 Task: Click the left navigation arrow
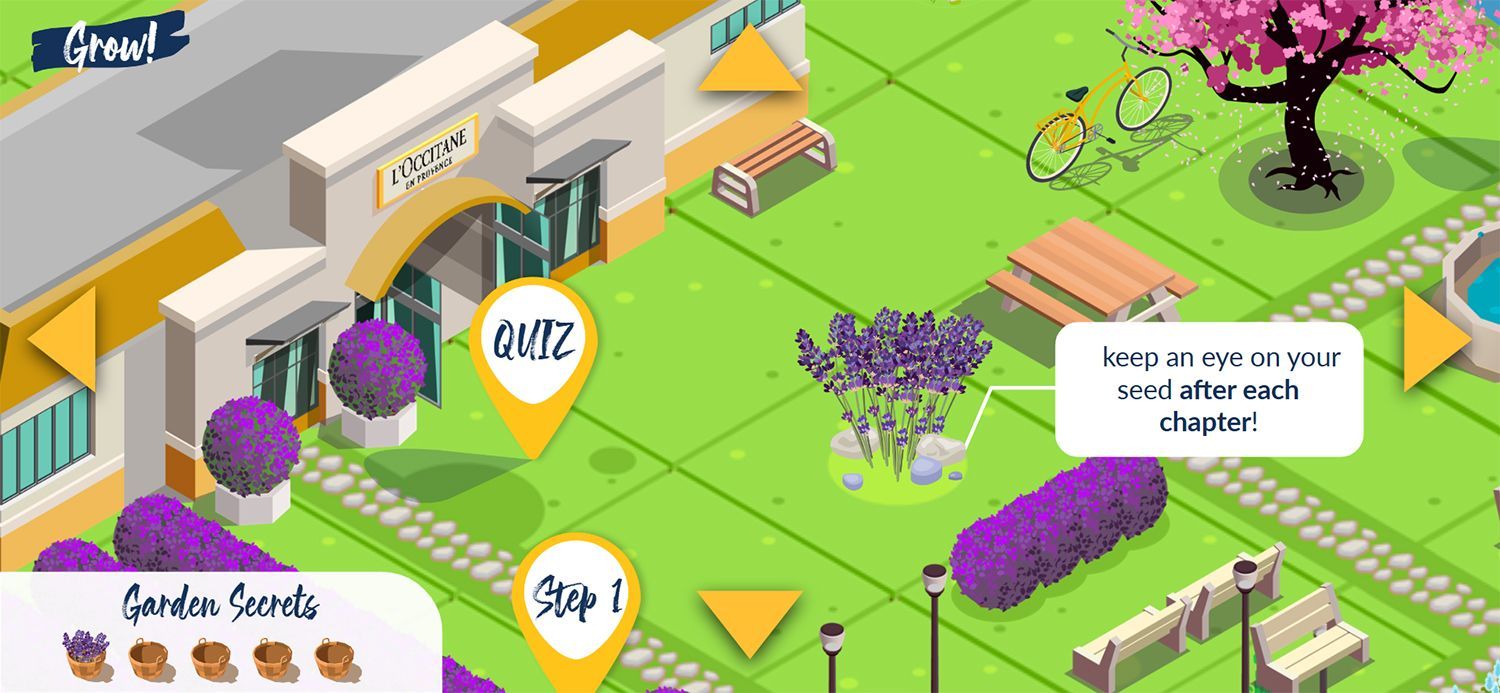click(67, 337)
